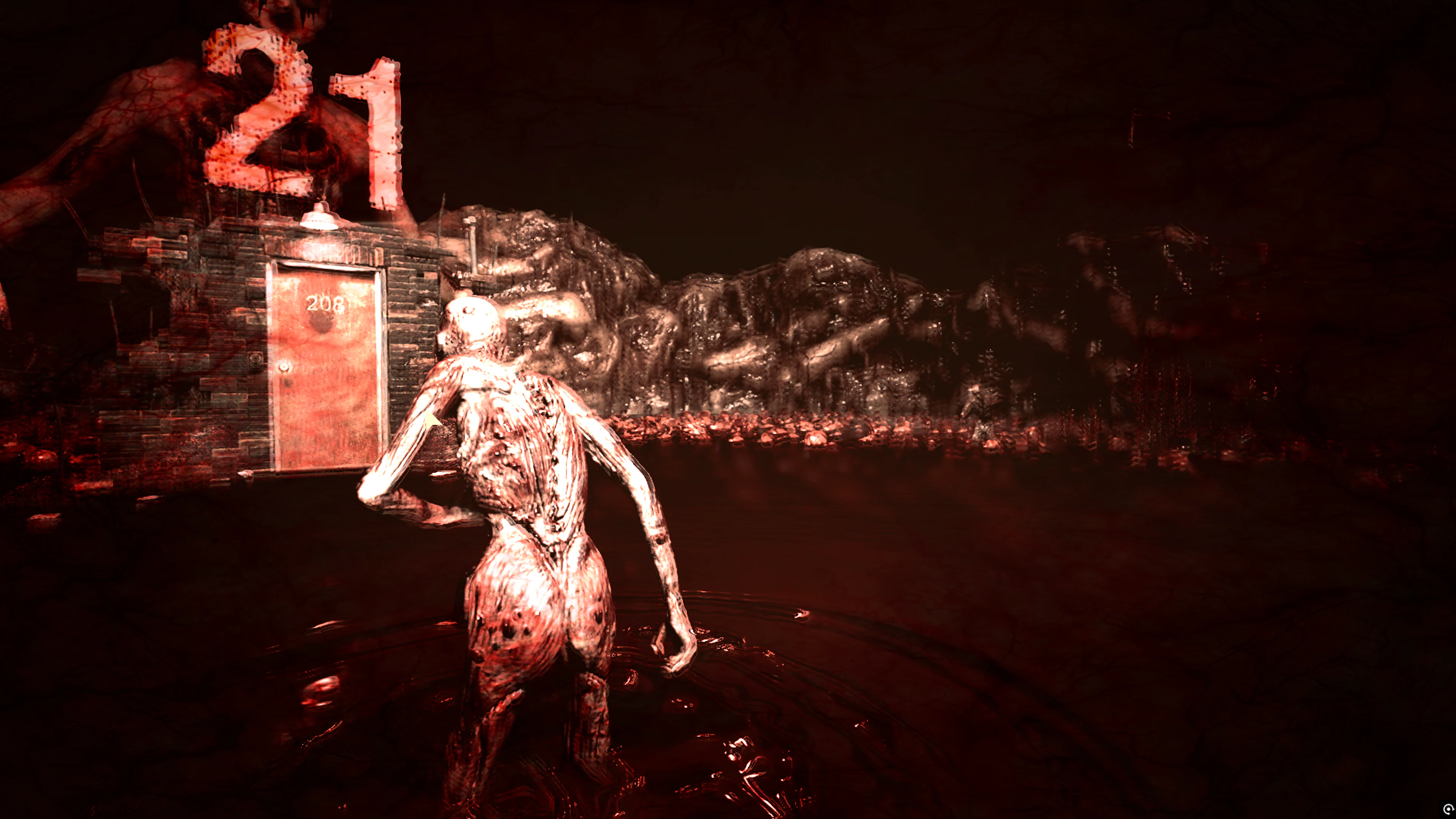Click the instant replay overlay icon
The height and width of the screenshot is (819, 1456).
coord(1449,809)
